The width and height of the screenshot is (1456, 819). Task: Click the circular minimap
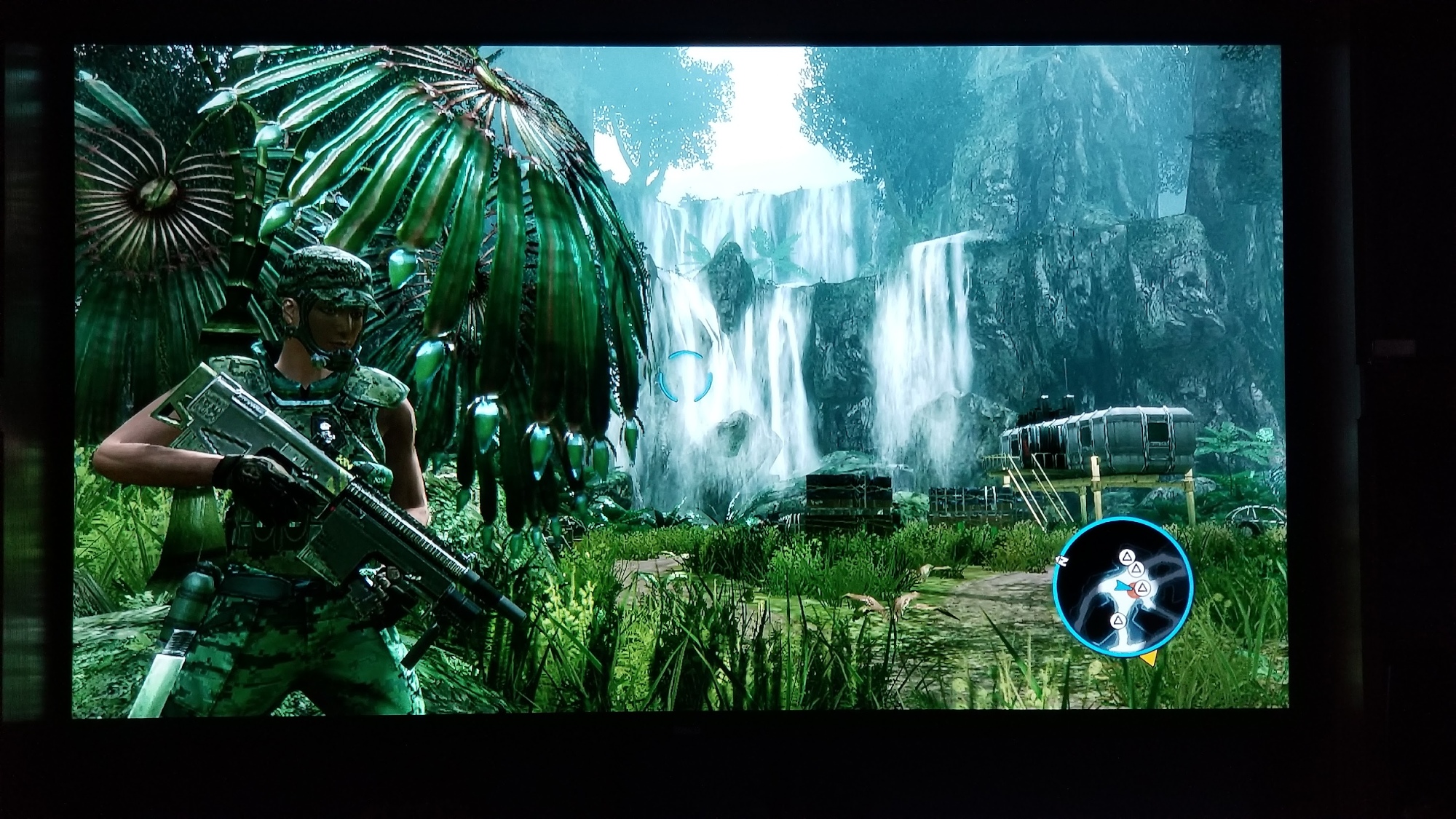[1122, 587]
